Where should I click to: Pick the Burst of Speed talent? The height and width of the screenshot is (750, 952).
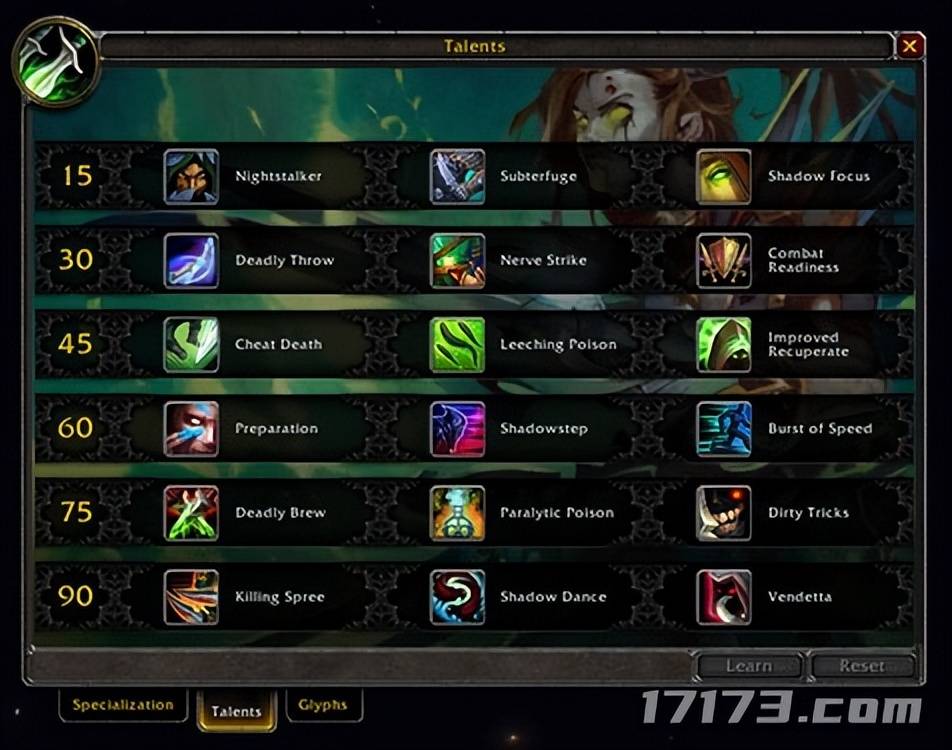coord(724,429)
